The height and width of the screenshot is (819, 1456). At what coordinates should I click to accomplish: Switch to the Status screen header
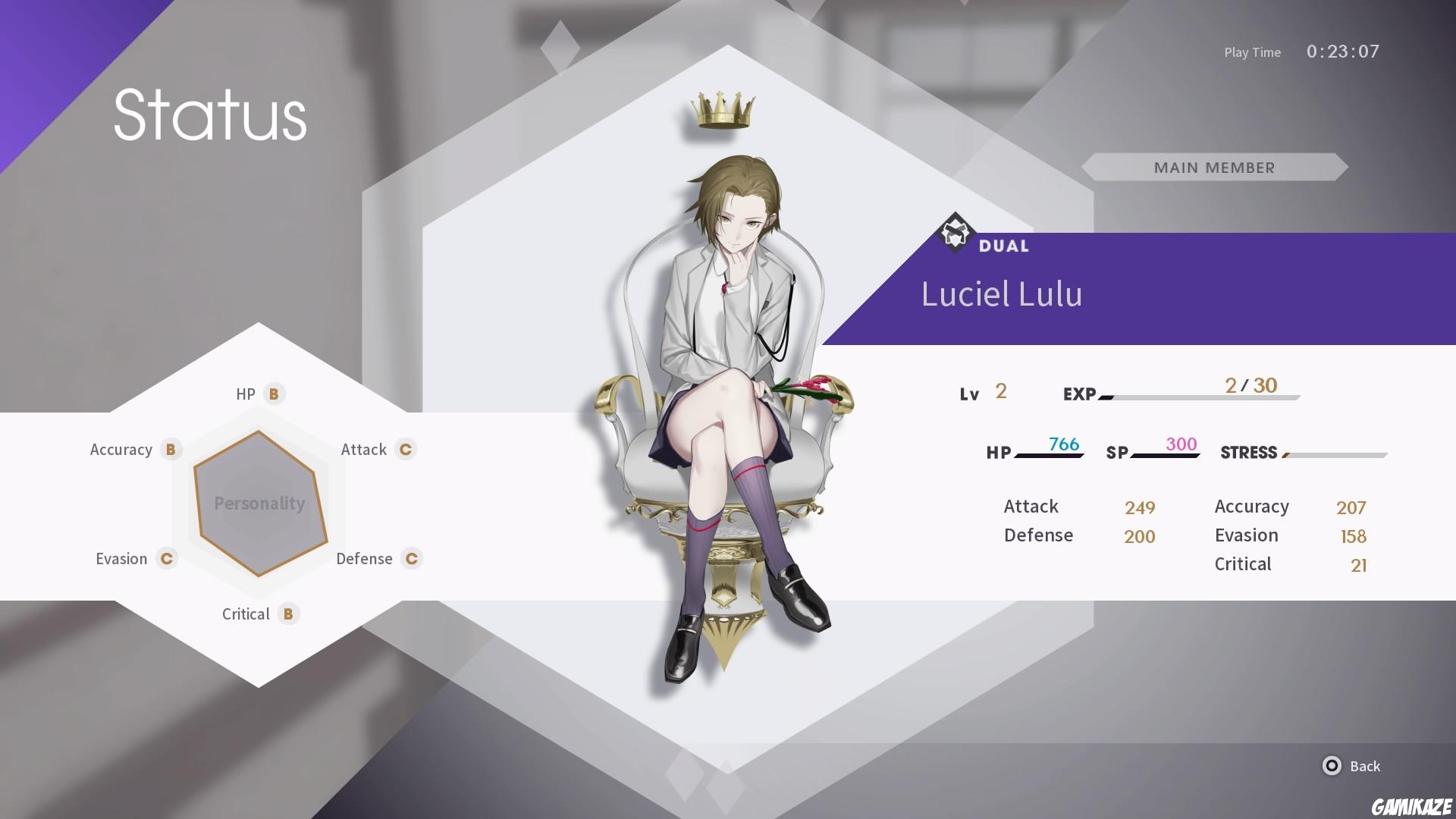(209, 115)
